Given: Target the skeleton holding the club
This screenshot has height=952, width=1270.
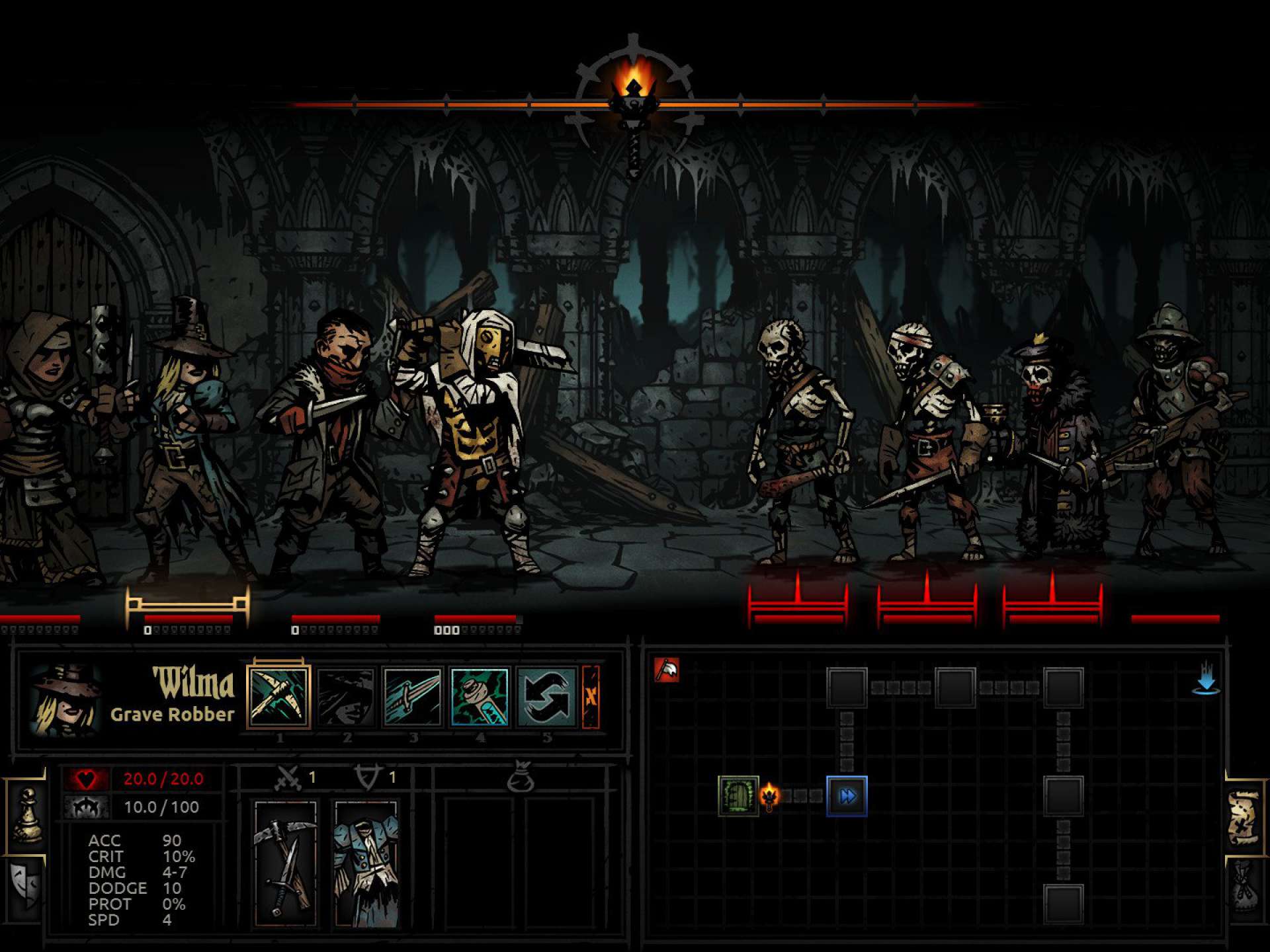Looking at the screenshot, I should tap(802, 436).
